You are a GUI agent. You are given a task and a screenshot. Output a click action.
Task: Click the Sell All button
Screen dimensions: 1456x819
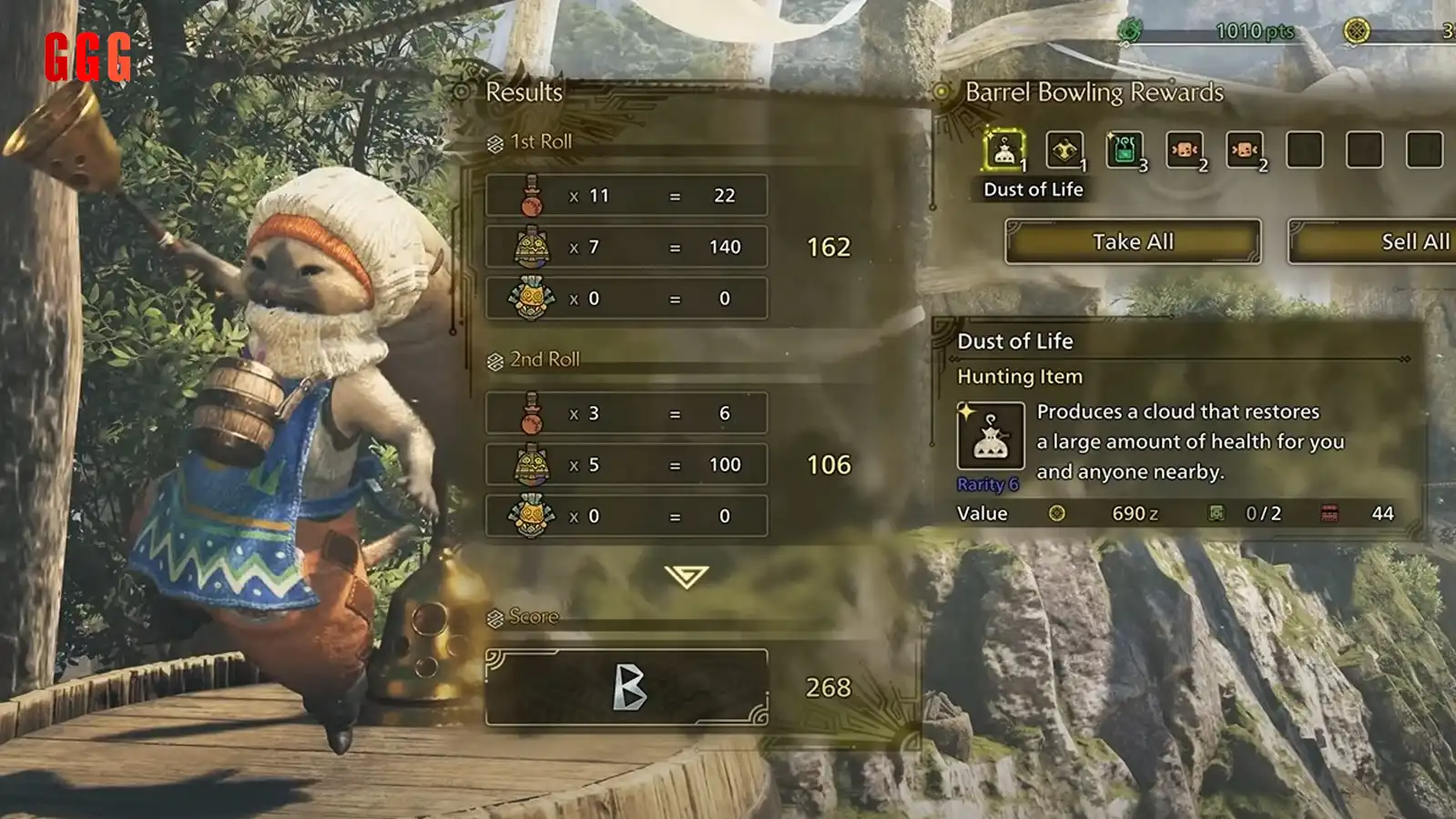(x=1375, y=241)
